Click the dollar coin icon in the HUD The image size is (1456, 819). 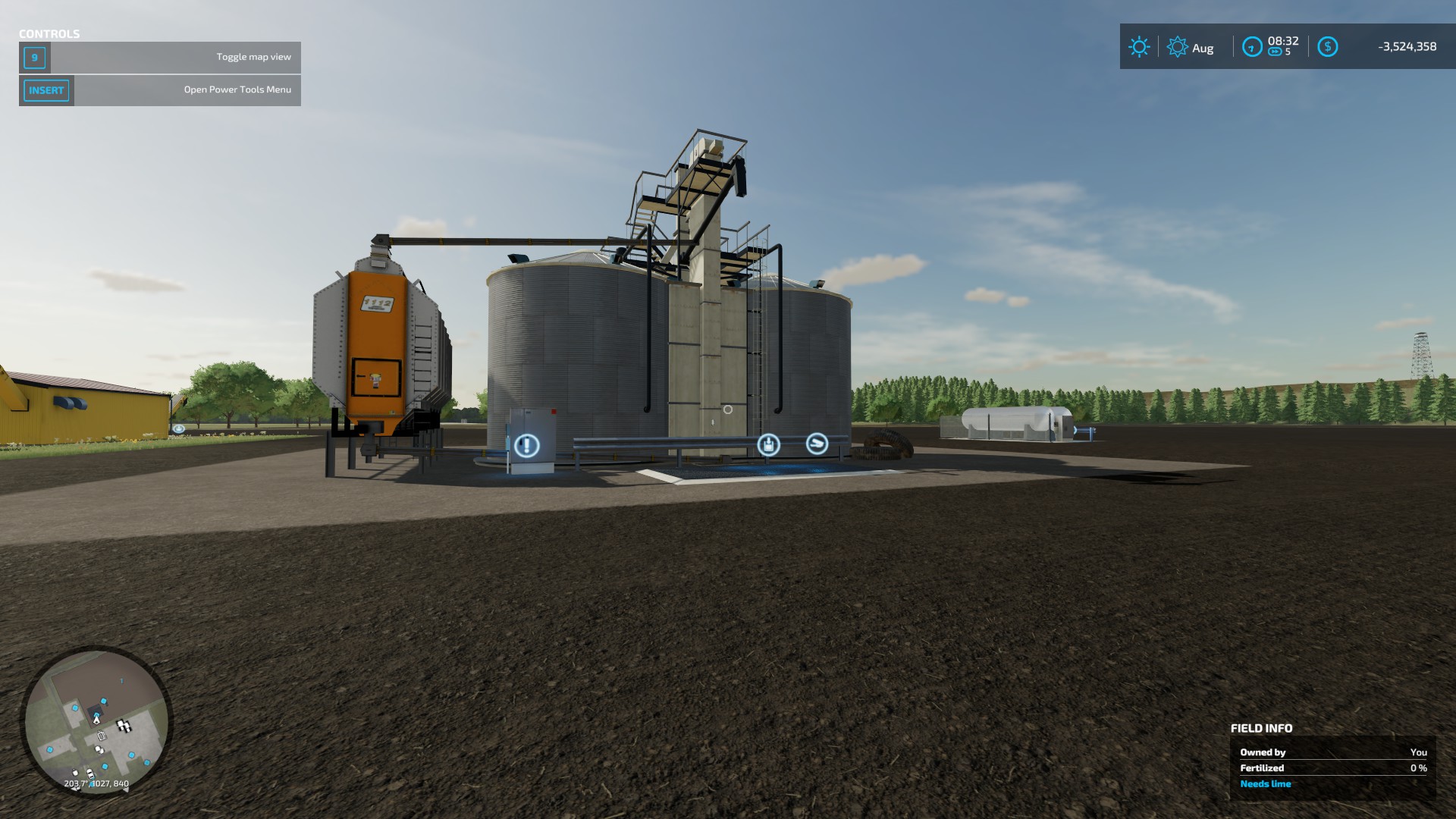(1328, 48)
